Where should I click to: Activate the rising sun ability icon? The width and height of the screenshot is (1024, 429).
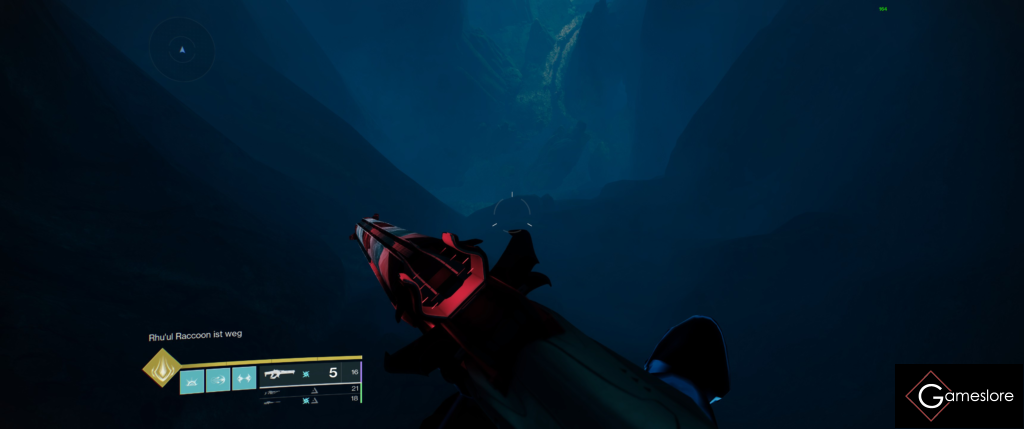click(x=192, y=379)
